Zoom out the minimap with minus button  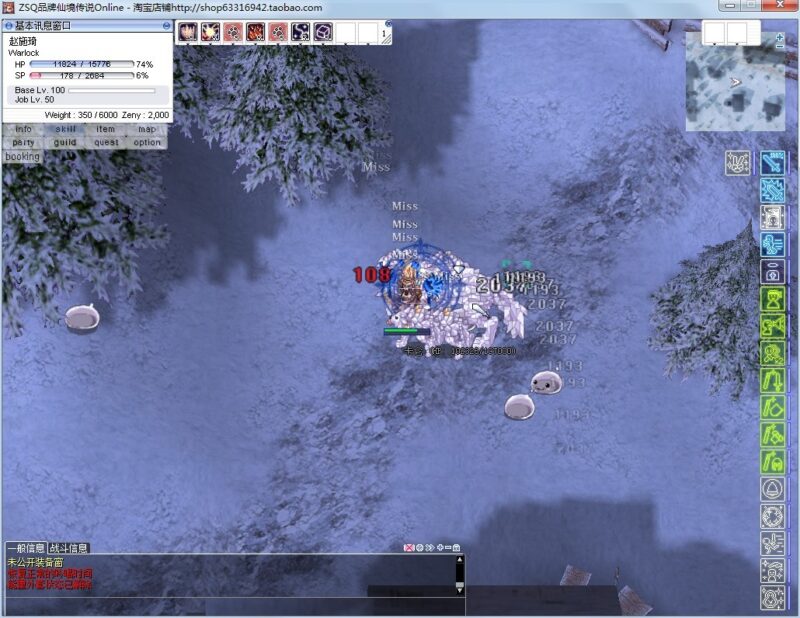[x=780, y=46]
